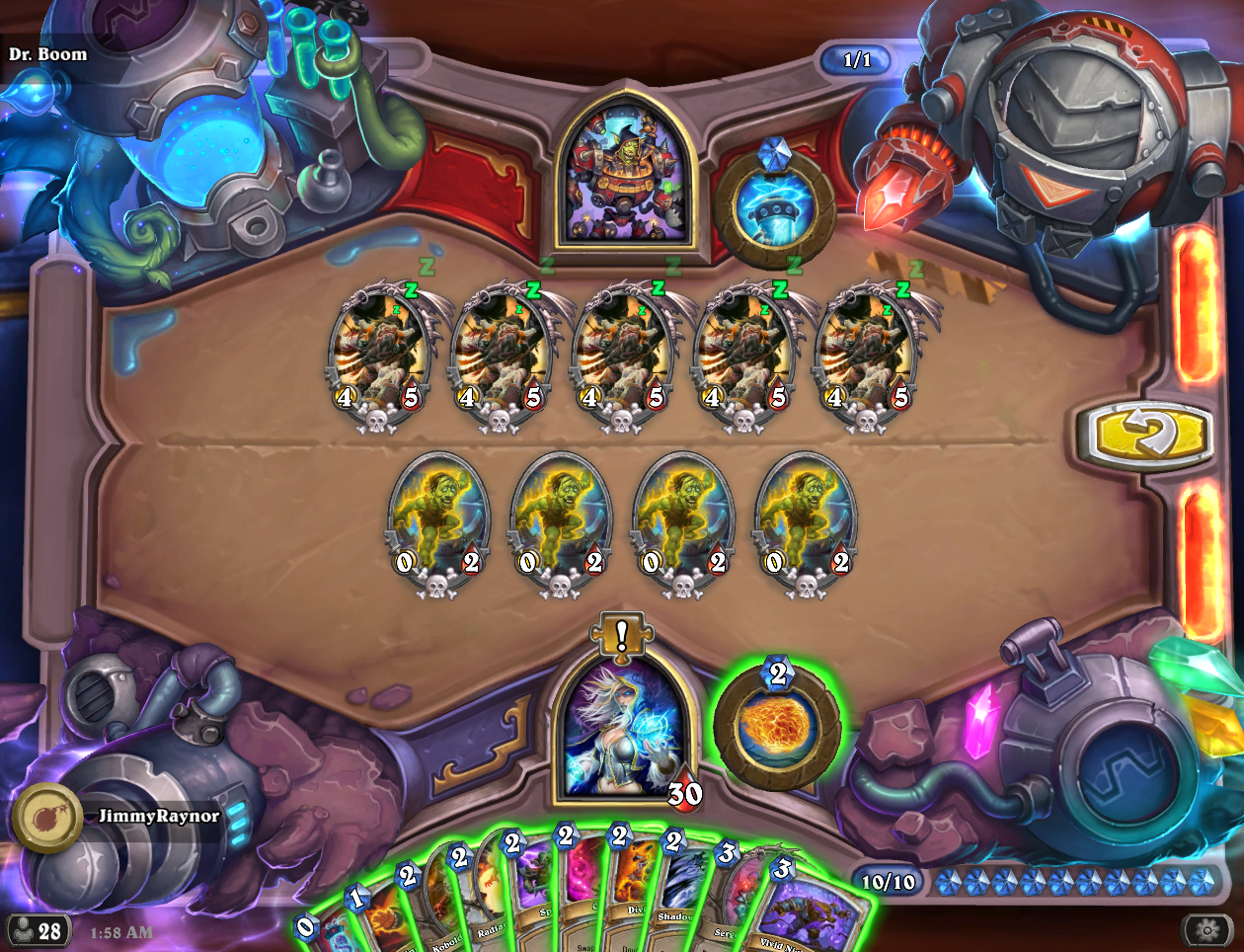Viewport: 1244px width, 952px height.
Task: Click the yellow end turn button
Action: point(1150,434)
